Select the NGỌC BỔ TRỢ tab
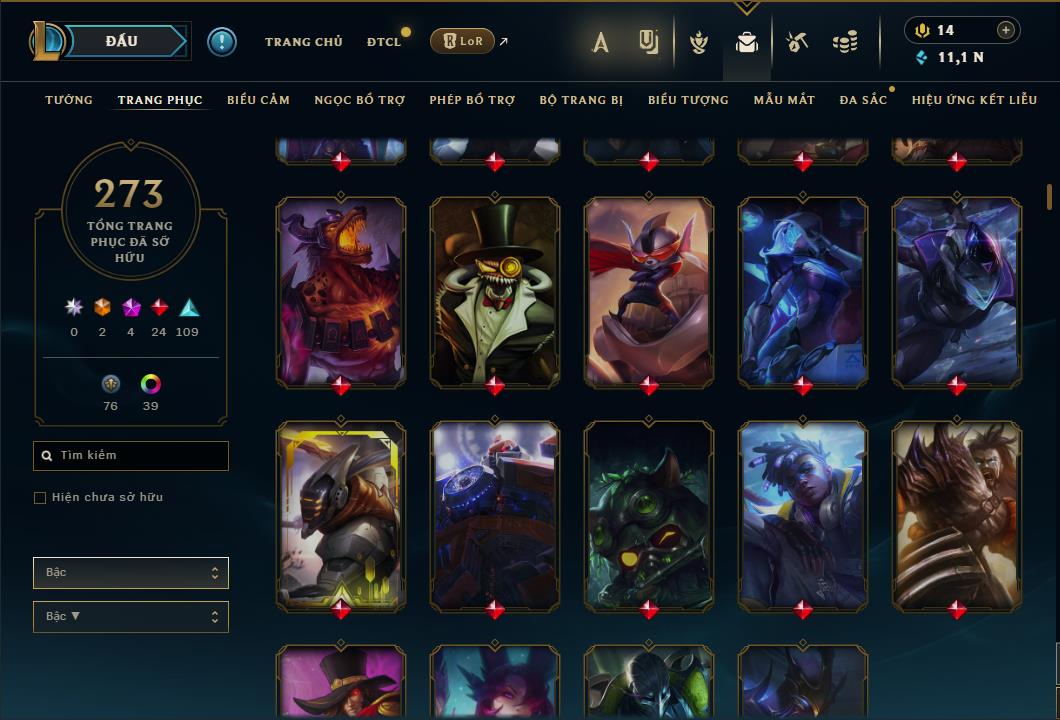 tap(359, 100)
